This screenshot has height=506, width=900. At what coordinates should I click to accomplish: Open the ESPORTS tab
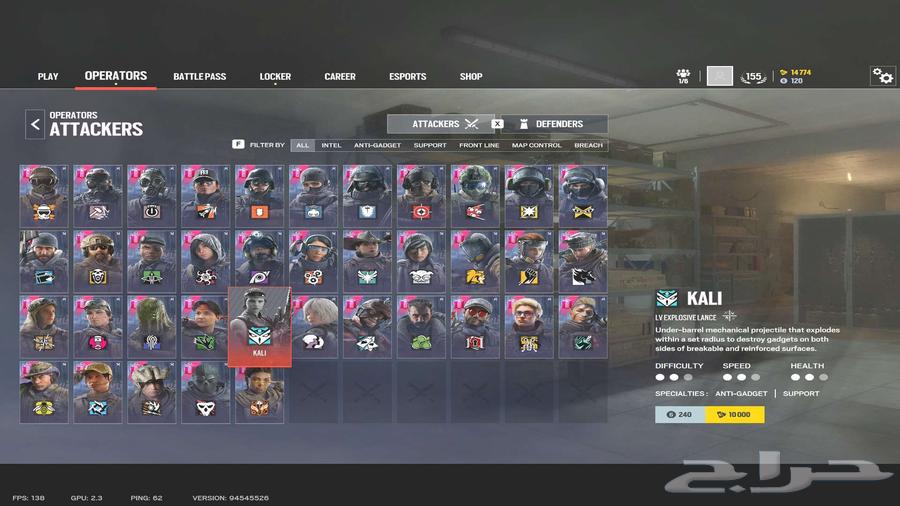click(x=407, y=76)
